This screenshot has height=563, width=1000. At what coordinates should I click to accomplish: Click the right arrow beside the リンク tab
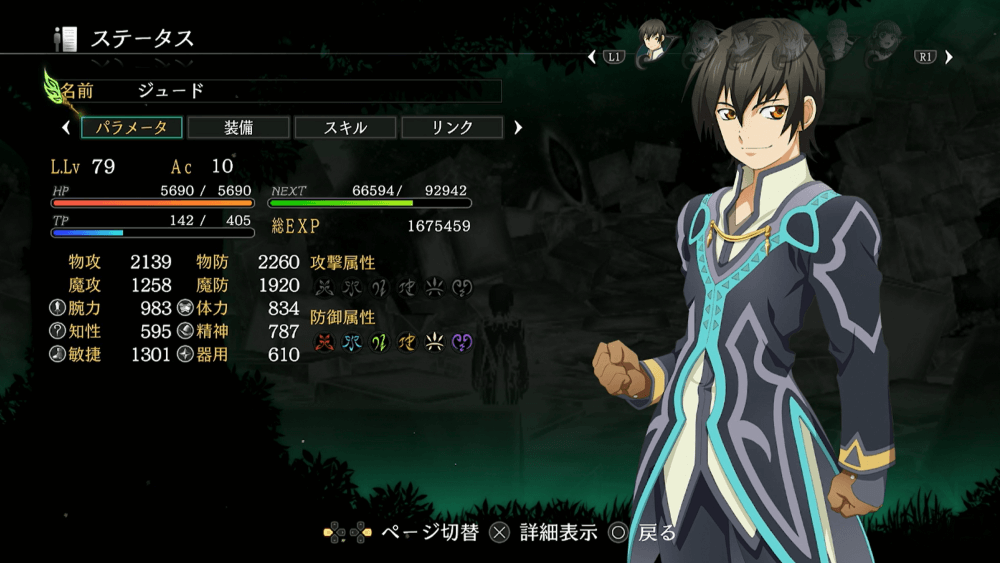[x=518, y=128]
